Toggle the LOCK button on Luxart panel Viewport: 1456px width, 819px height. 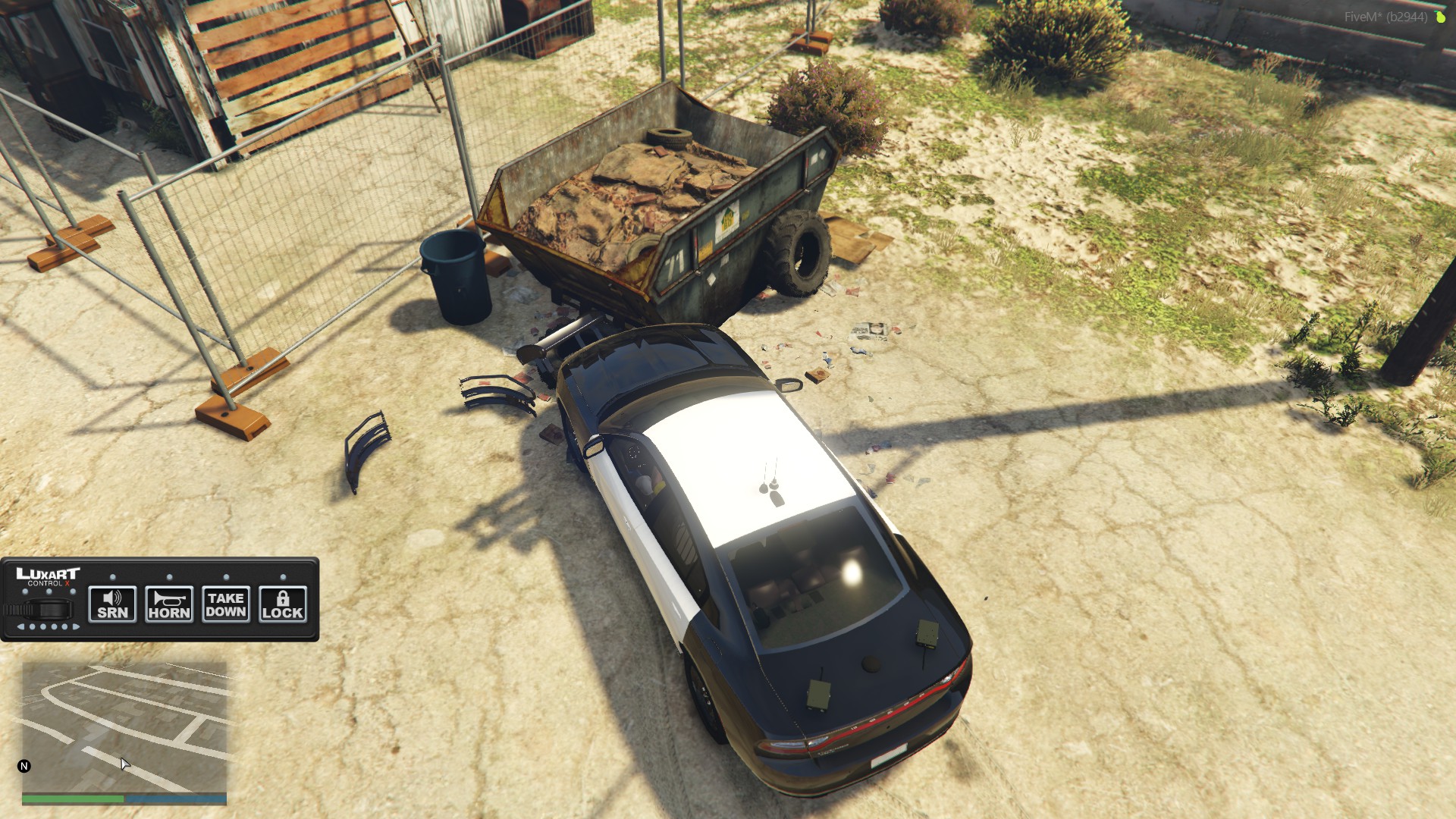[x=282, y=604]
